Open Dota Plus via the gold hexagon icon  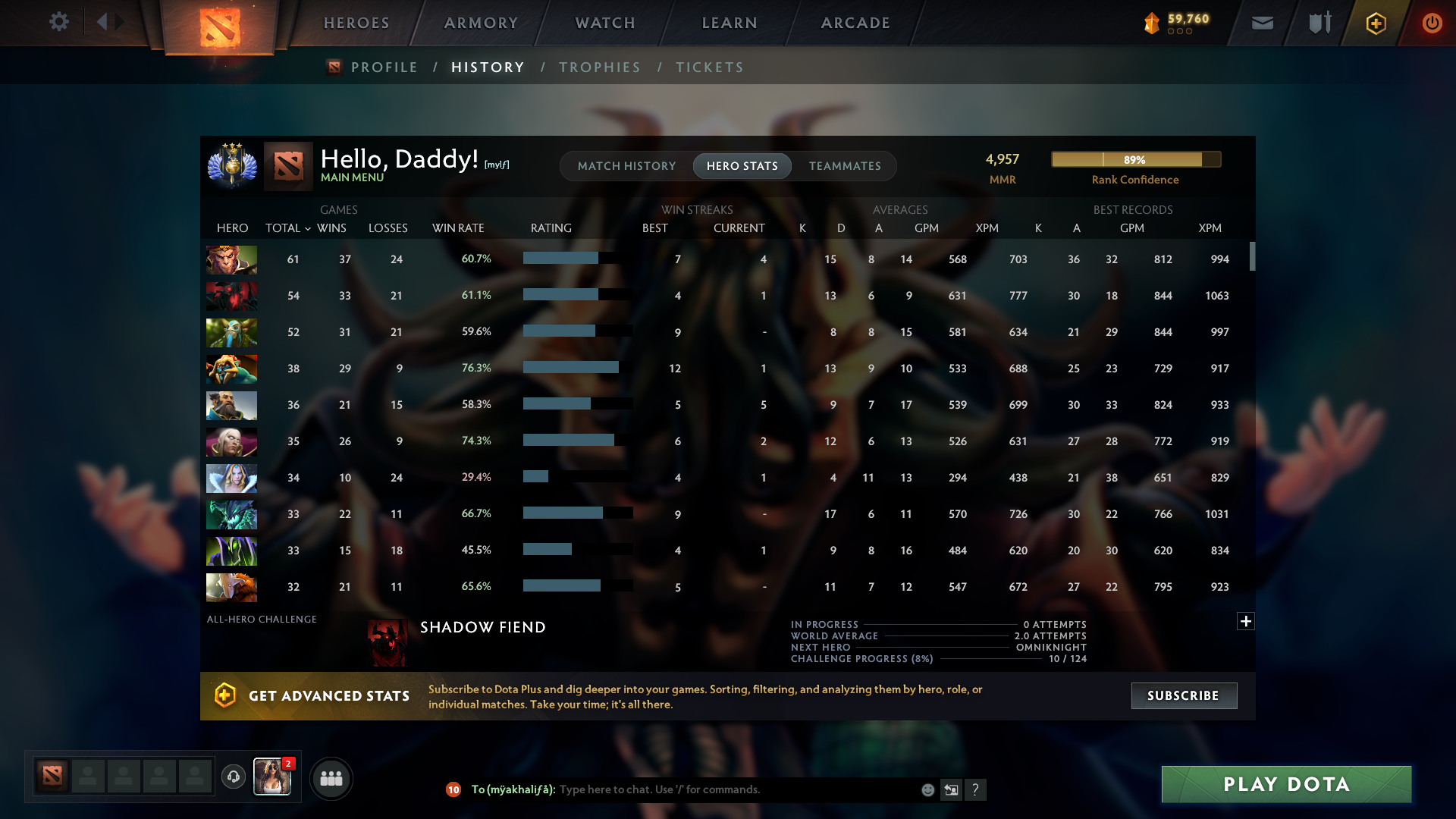[x=1375, y=23]
